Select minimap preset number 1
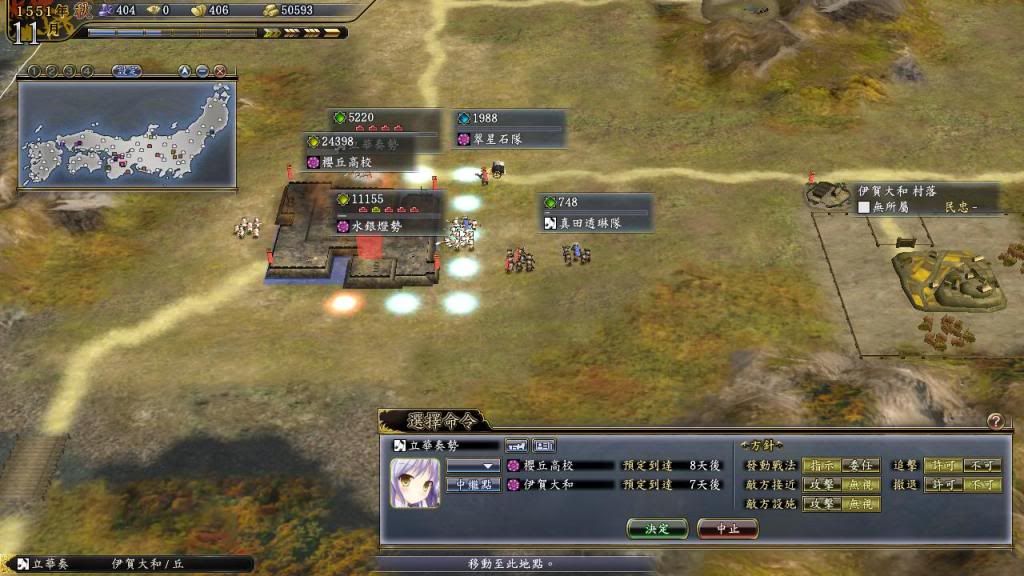Image resolution: width=1024 pixels, height=576 pixels. point(33,71)
